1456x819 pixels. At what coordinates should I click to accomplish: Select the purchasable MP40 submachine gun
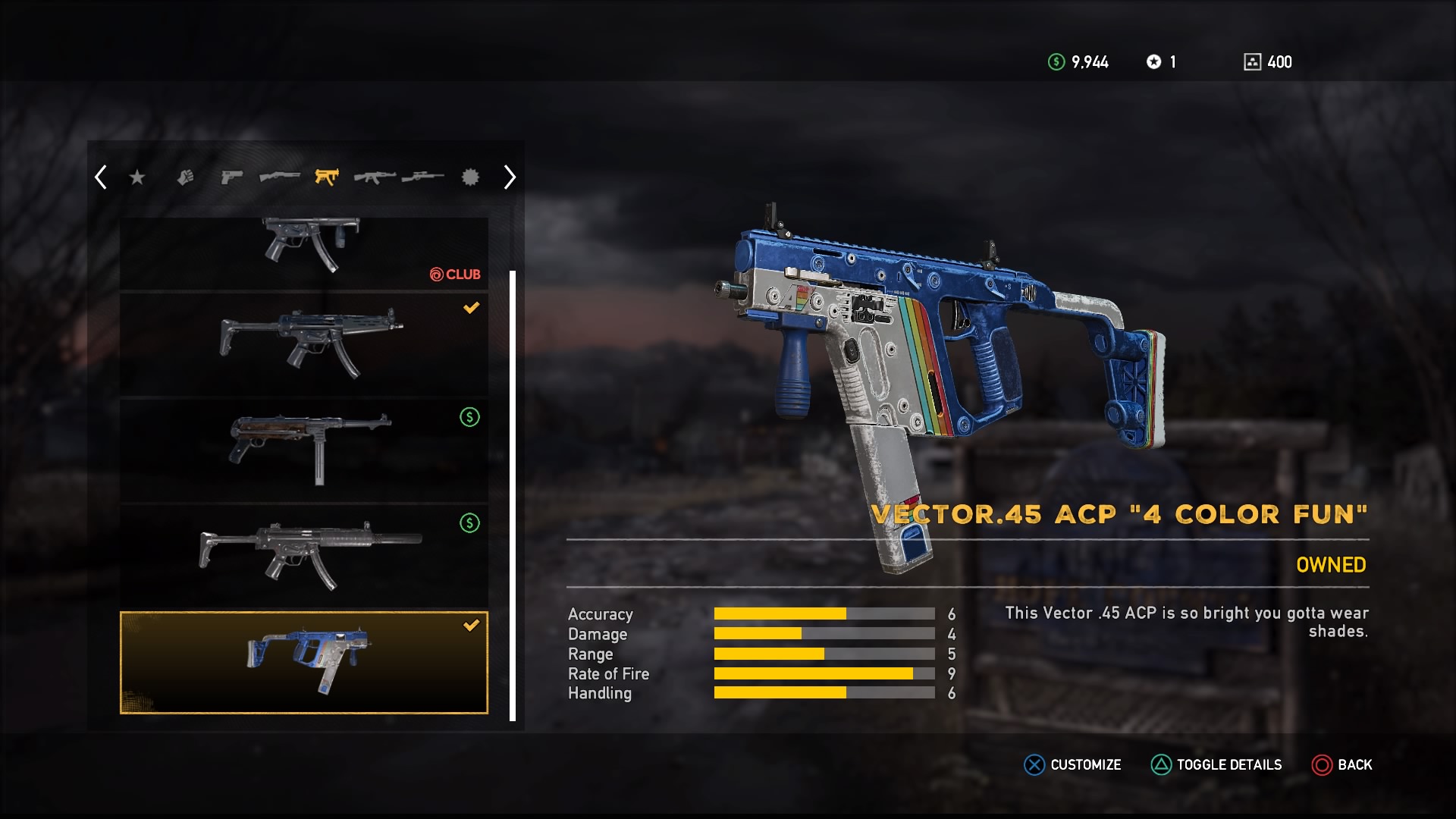[x=304, y=450]
